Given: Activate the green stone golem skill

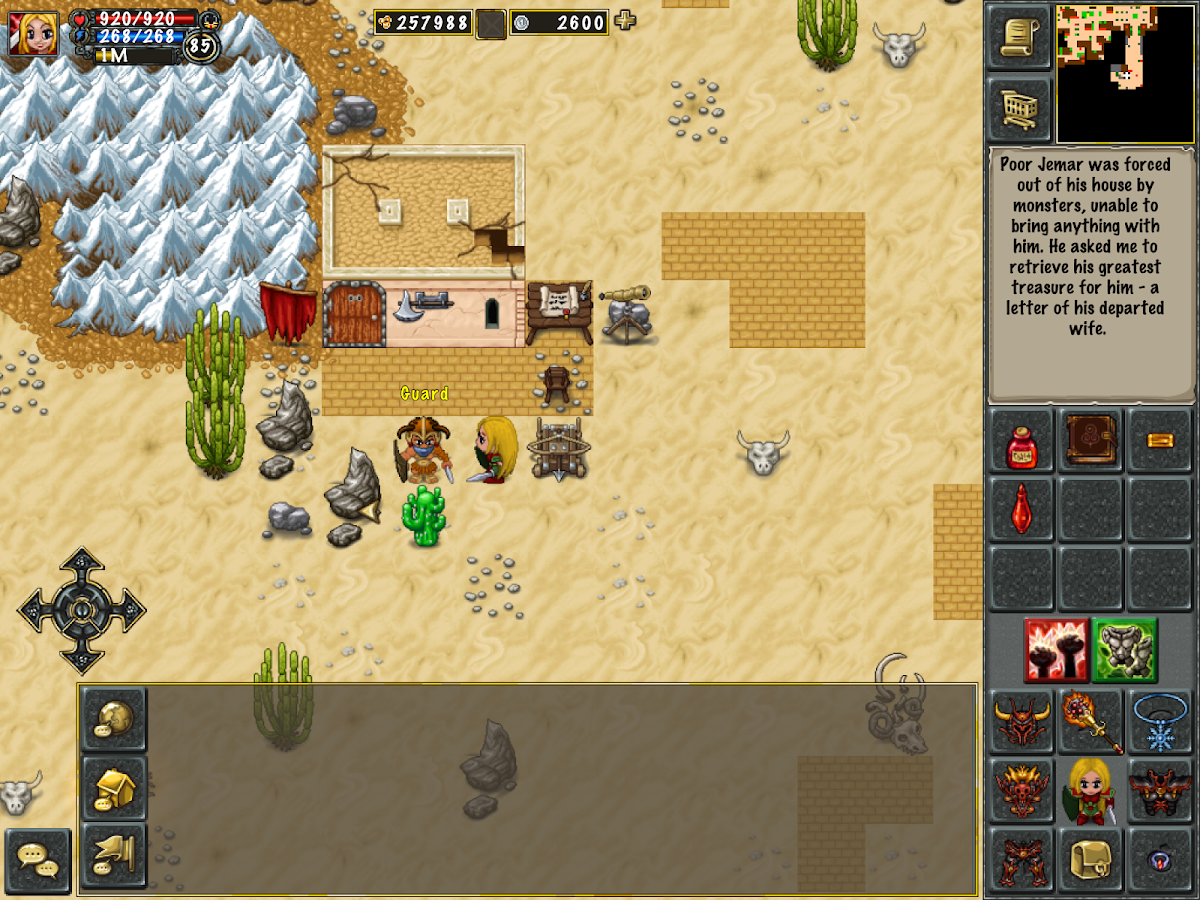Looking at the screenshot, I should (1124, 649).
